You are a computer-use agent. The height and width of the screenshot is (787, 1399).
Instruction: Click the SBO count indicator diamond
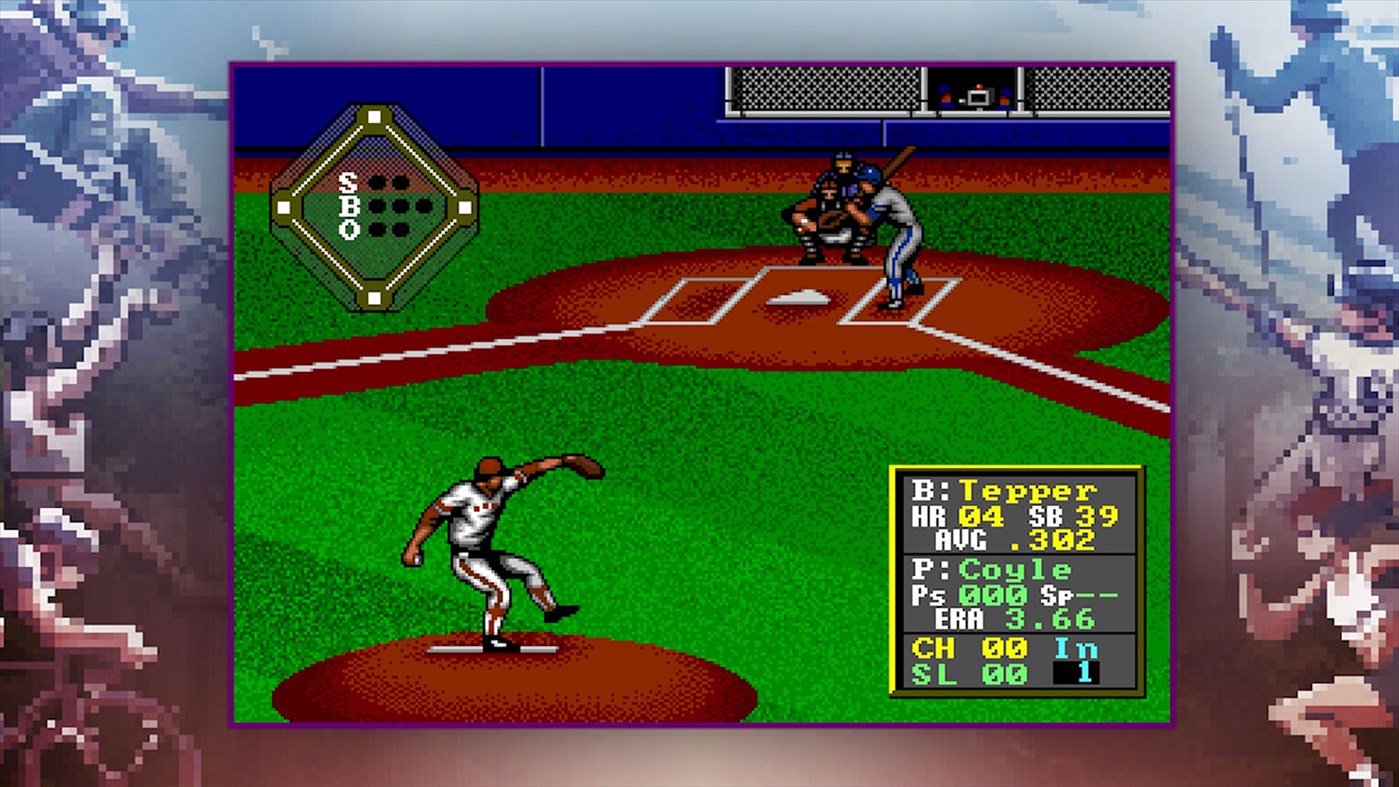(x=375, y=205)
